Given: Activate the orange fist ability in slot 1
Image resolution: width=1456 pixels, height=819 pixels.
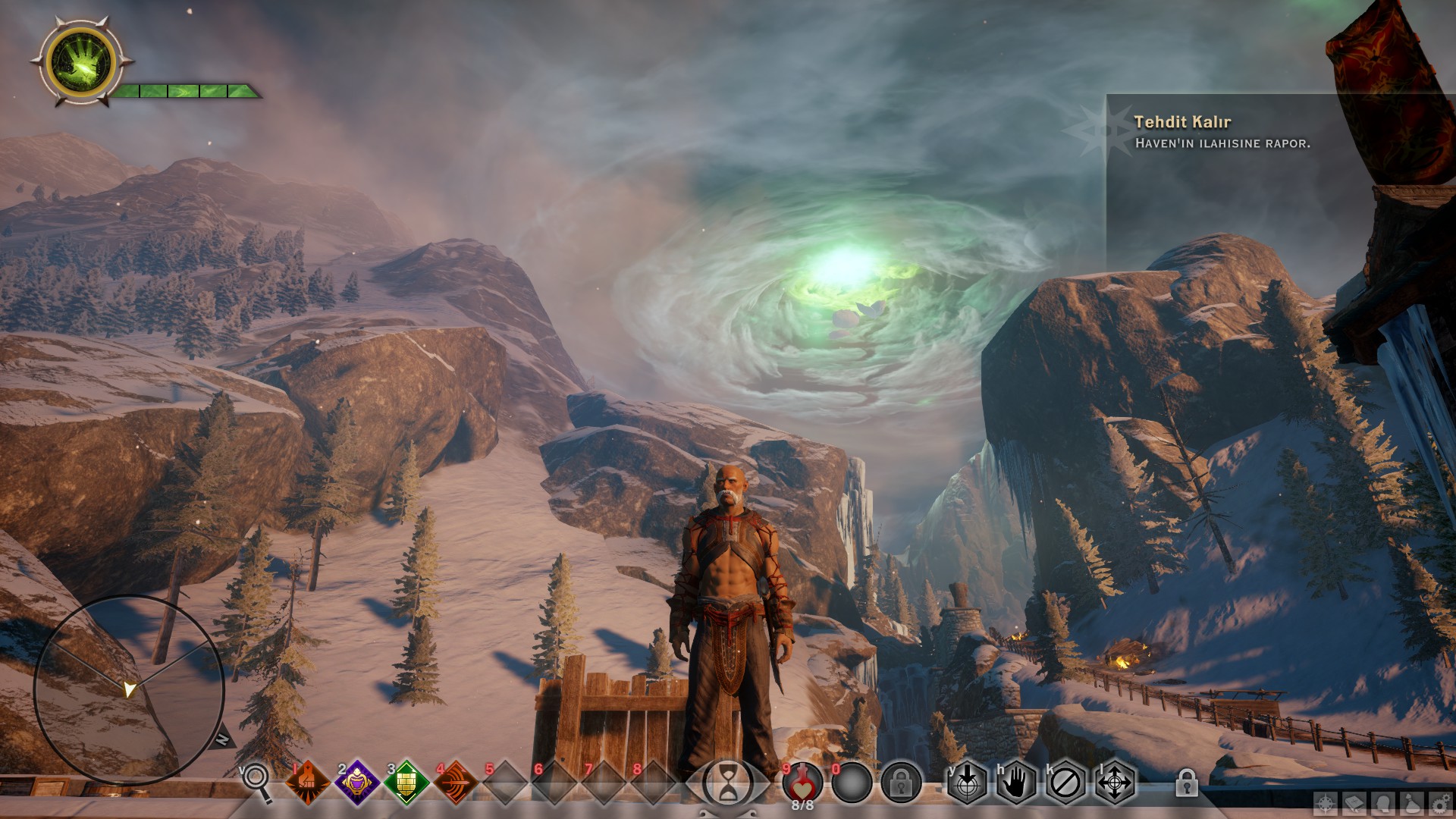Looking at the screenshot, I should pyautogui.click(x=307, y=782).
